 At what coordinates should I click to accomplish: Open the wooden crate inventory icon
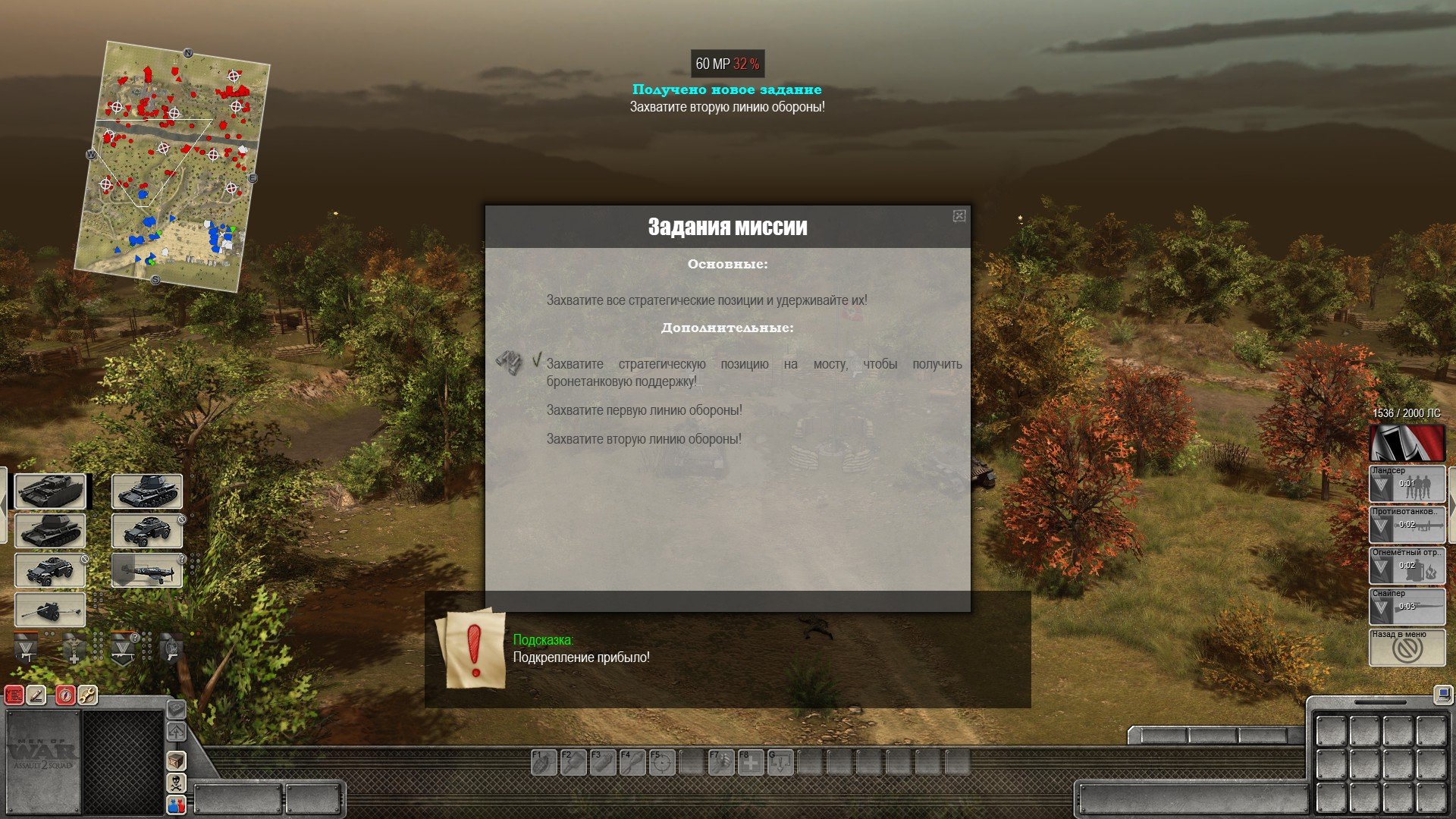click(x=176, y=760)
